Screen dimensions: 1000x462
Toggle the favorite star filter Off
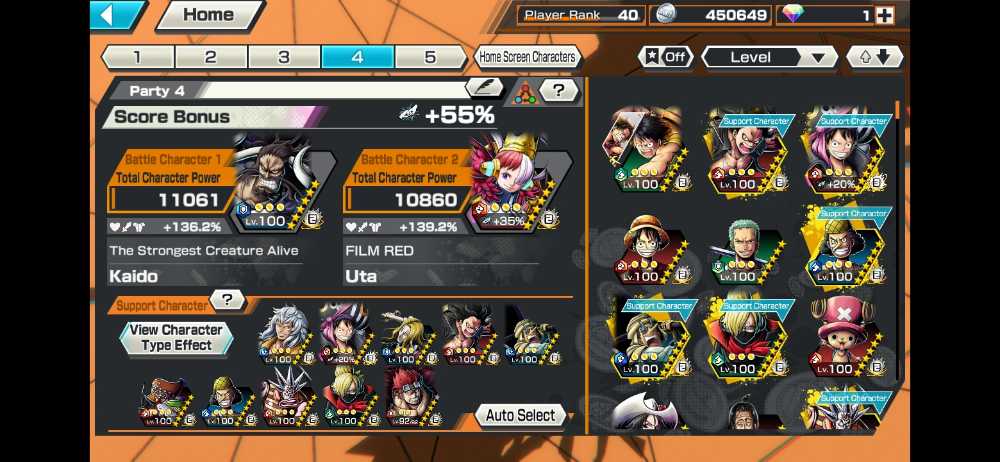pos(665,57)
